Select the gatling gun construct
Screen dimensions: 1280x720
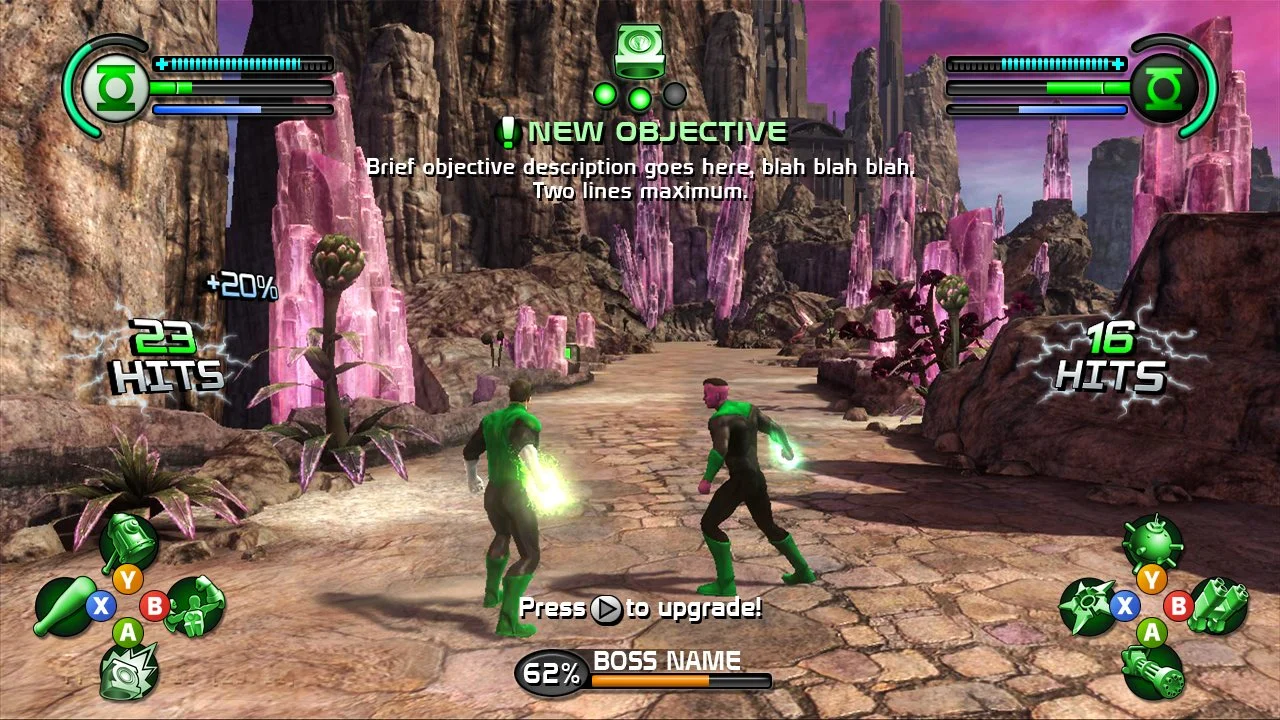(x=1152, y=670)
